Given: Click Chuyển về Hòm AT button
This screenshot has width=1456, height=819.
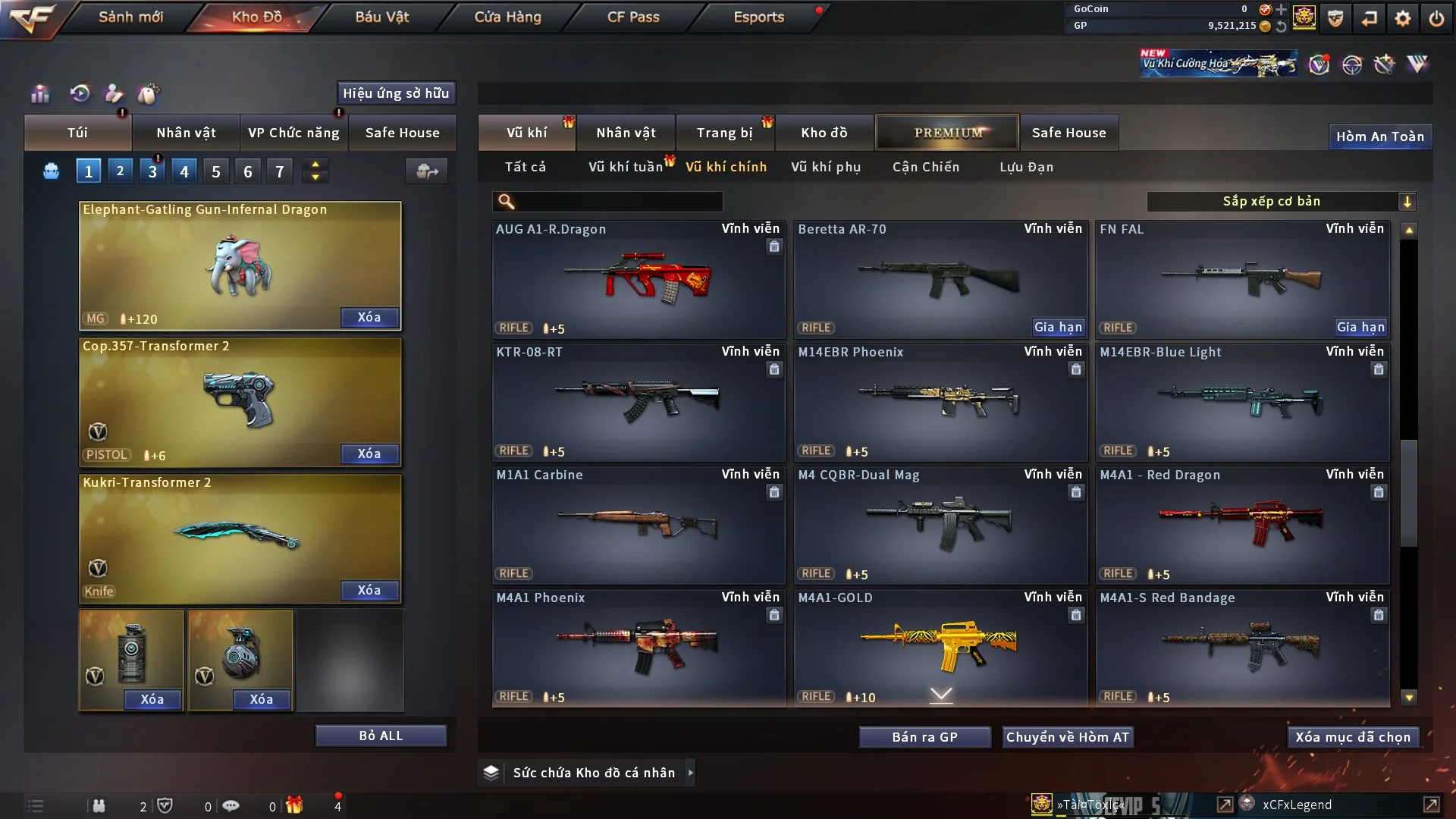Looking at the screenshot, I should (1068, 737).
